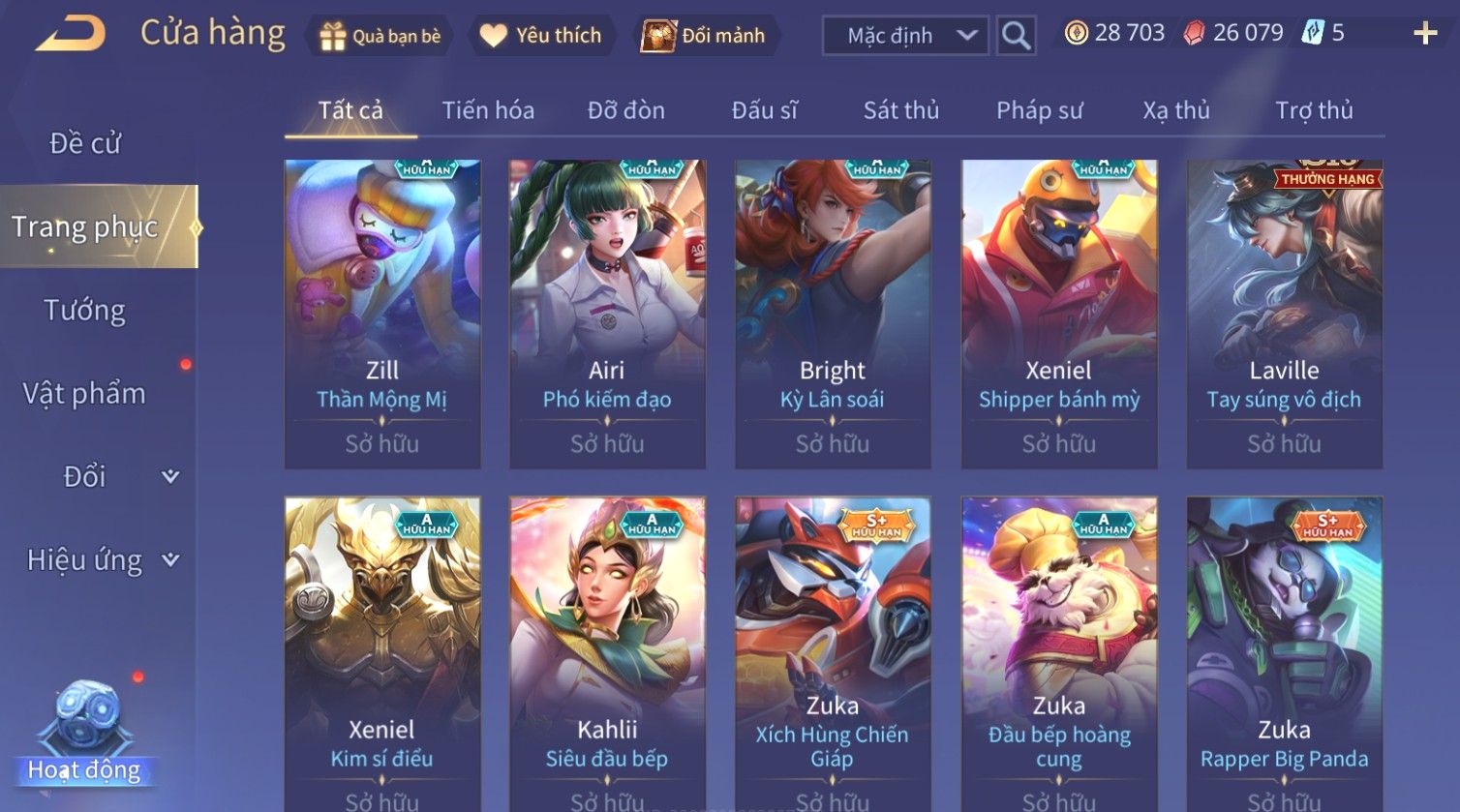Add currency with the plus button

pos(1424,34)
